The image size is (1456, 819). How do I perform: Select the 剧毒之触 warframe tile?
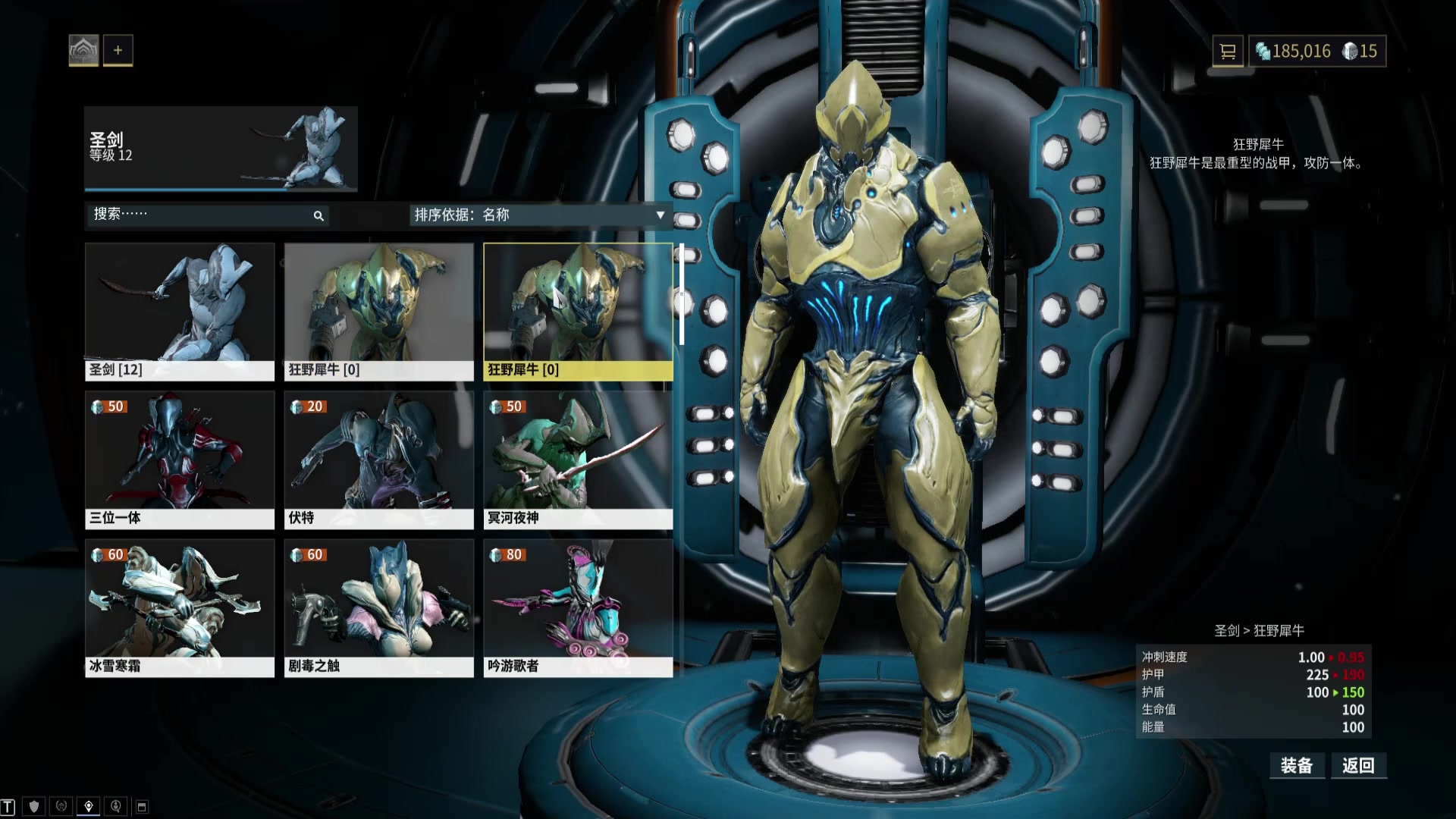pos(378,607)
